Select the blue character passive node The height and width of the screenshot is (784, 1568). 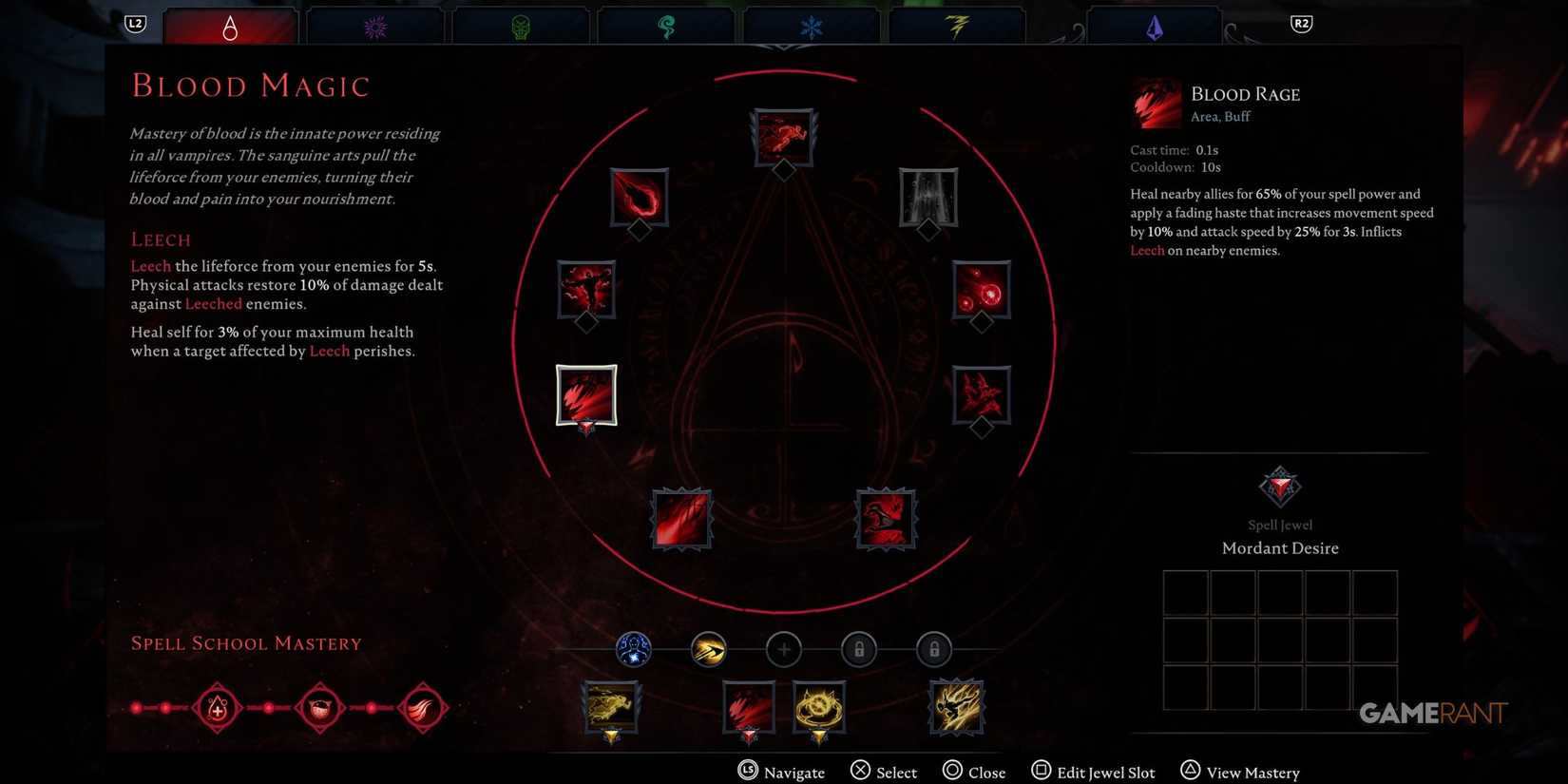click(x=634, y=649)
